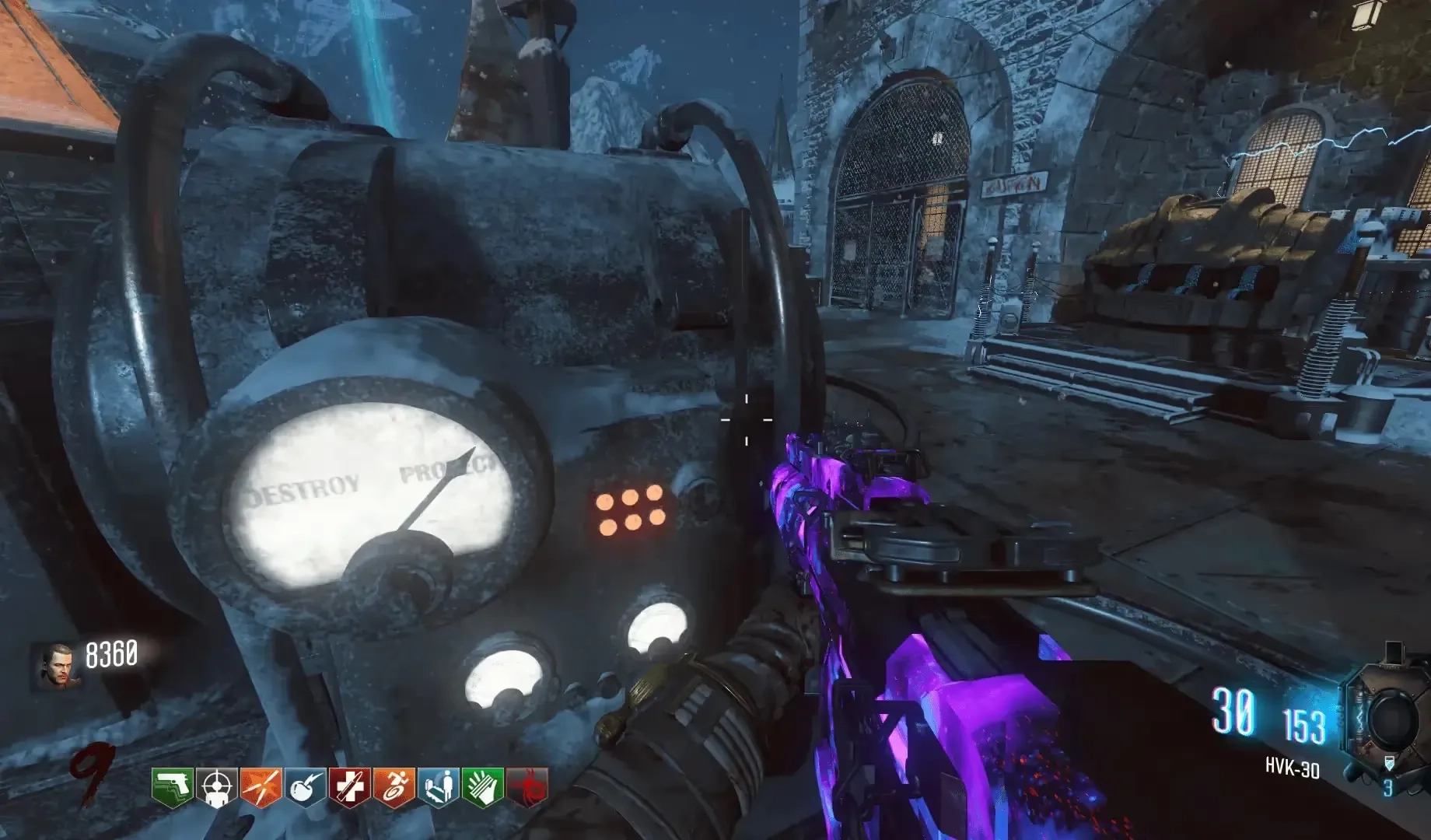Viewport: 1431px width, 840px height.
Task: Click the Speed Cola green hand perk
Action: tap(482, 788)
